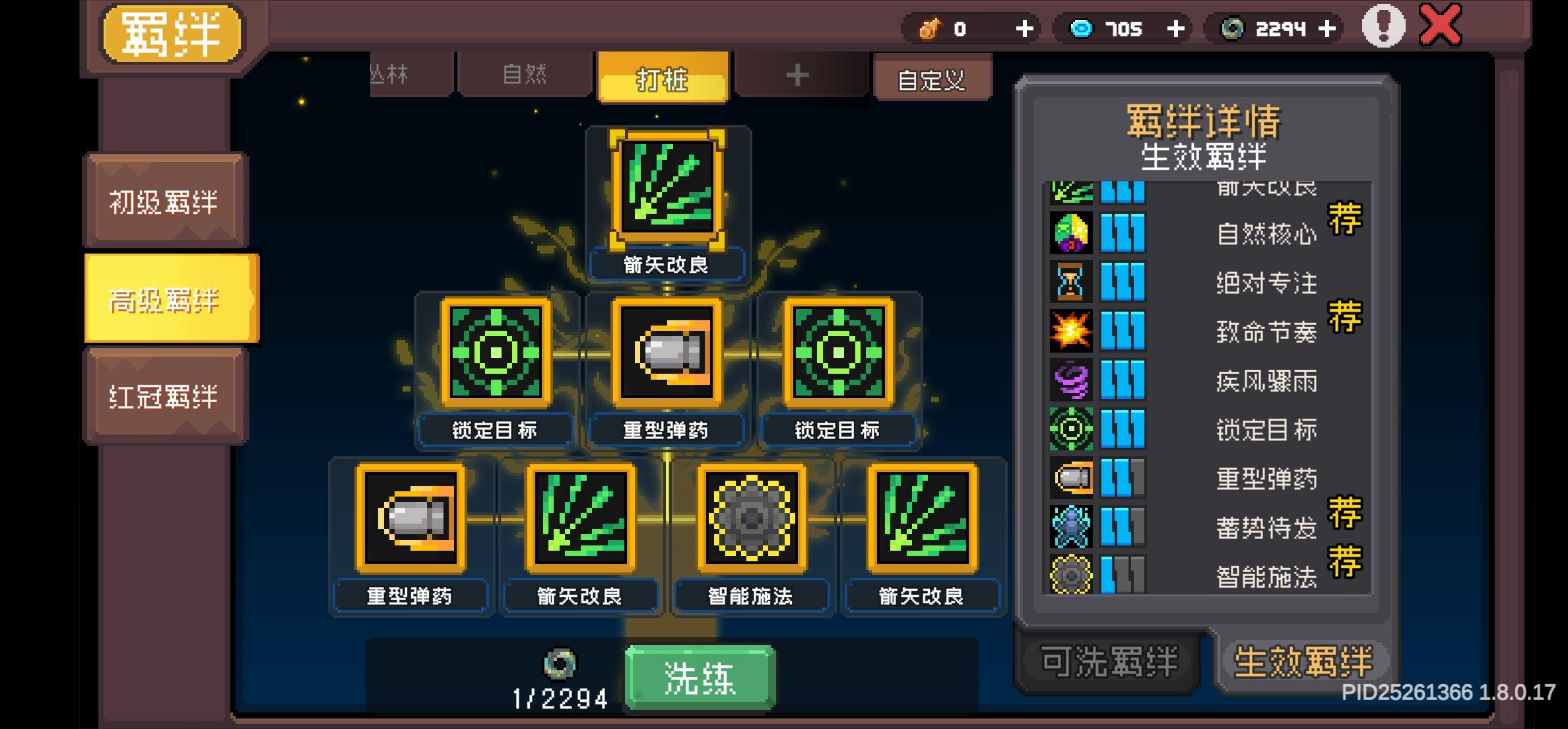Select the 重型弹药 bullet icon in tree center
The height and width of the screenshot is (729, 1568).
(x=665, y=353)
